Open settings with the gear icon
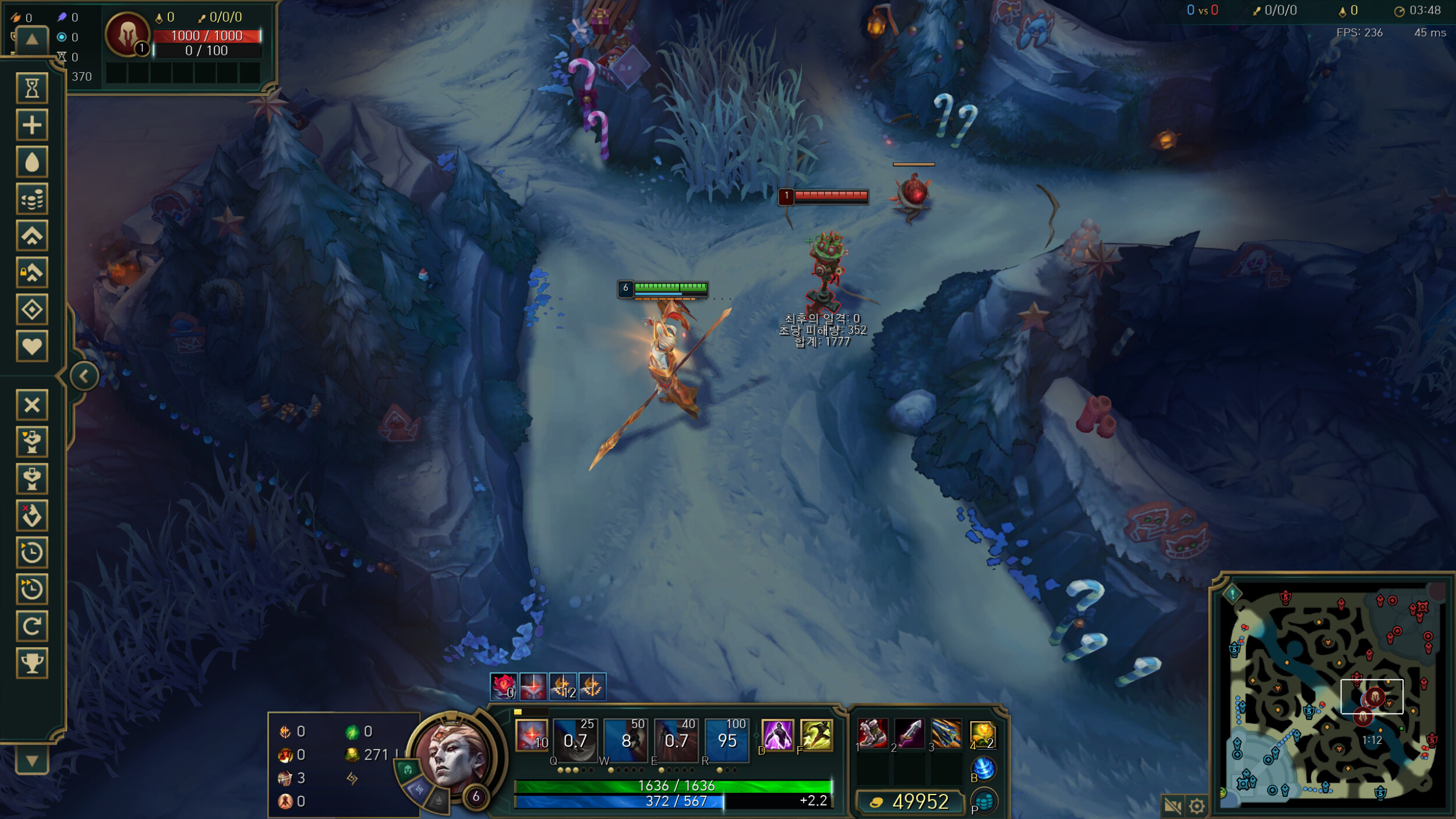 pyautogui.click(x=1197, y=806)
